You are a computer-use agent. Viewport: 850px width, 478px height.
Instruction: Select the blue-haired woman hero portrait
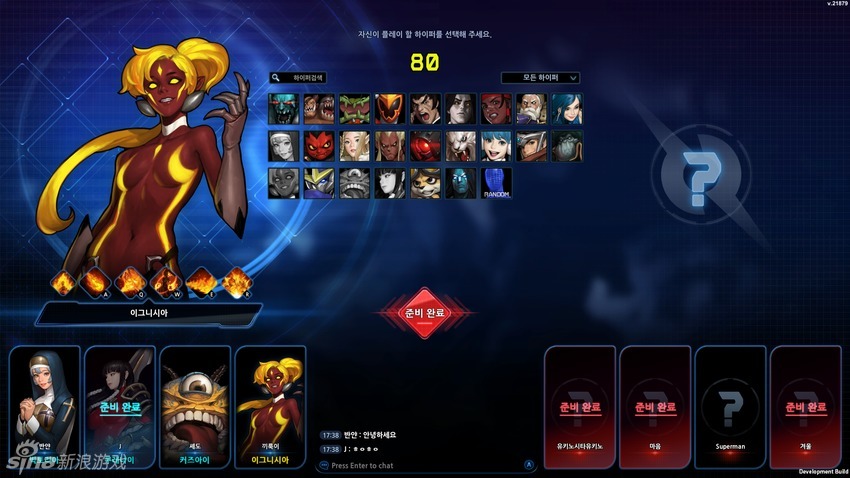[567, 108]
